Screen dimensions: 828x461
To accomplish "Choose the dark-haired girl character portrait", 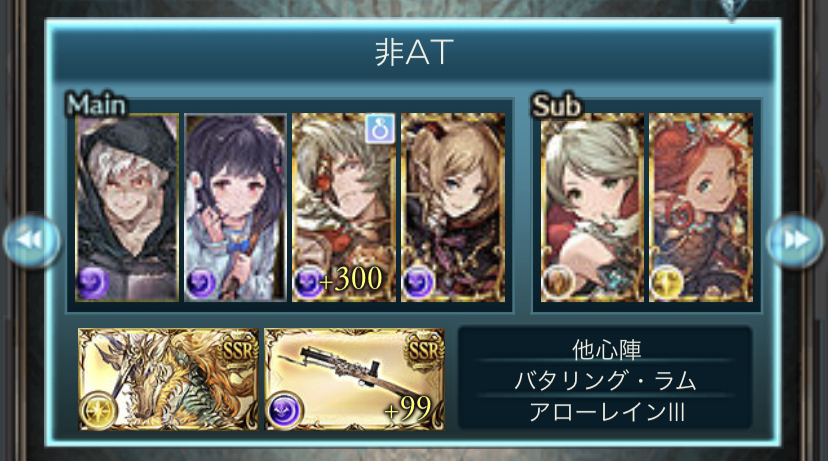I will 235,208.
